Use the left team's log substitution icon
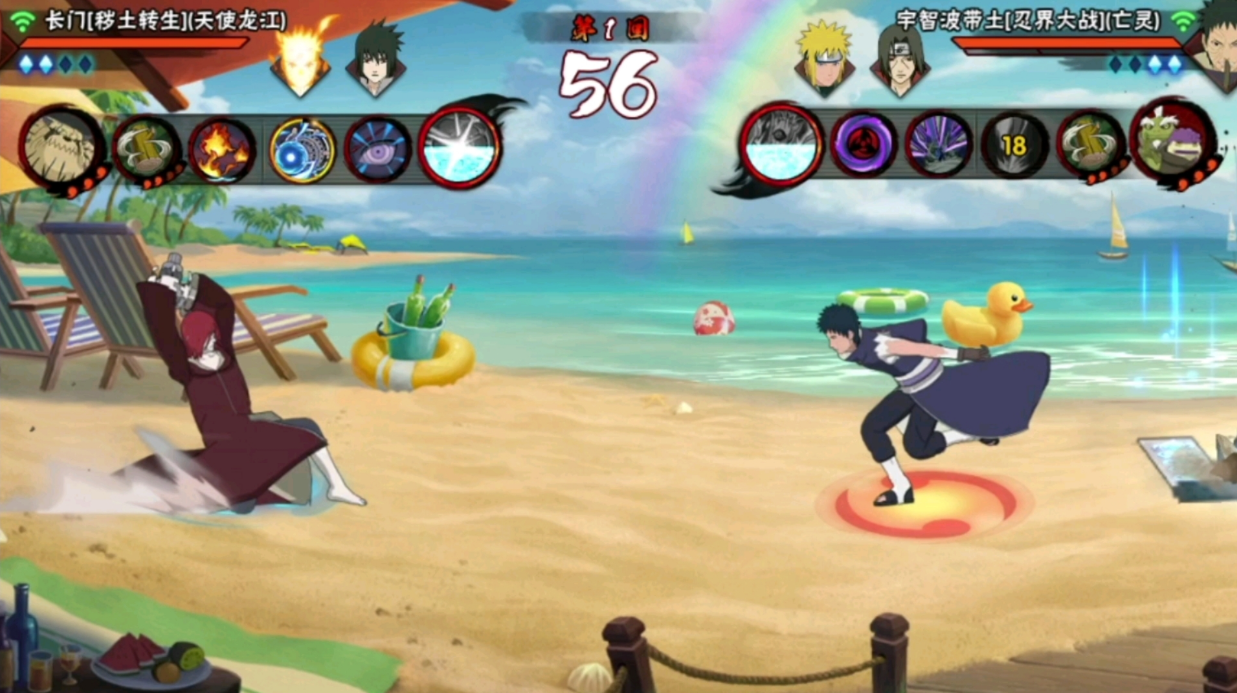The width and height of the screenshot is (1237, 693). (147, 150)
